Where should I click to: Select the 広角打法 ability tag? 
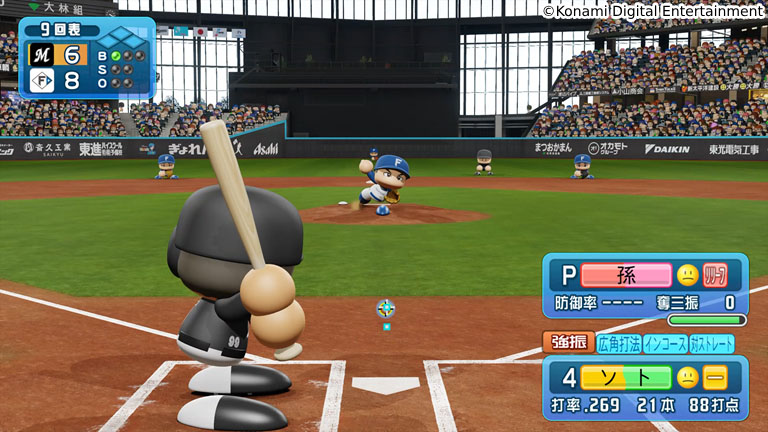[x=619, y=344]
